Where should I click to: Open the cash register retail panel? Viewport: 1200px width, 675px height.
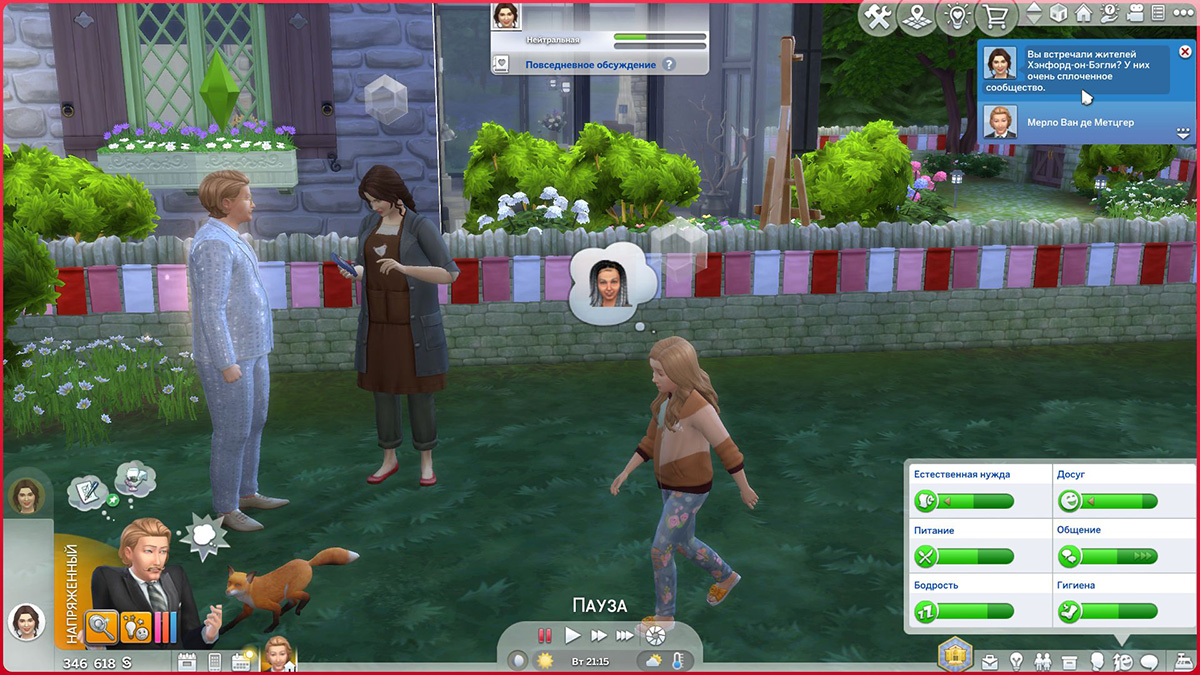pyautogui.click(x=1182, y=660)
